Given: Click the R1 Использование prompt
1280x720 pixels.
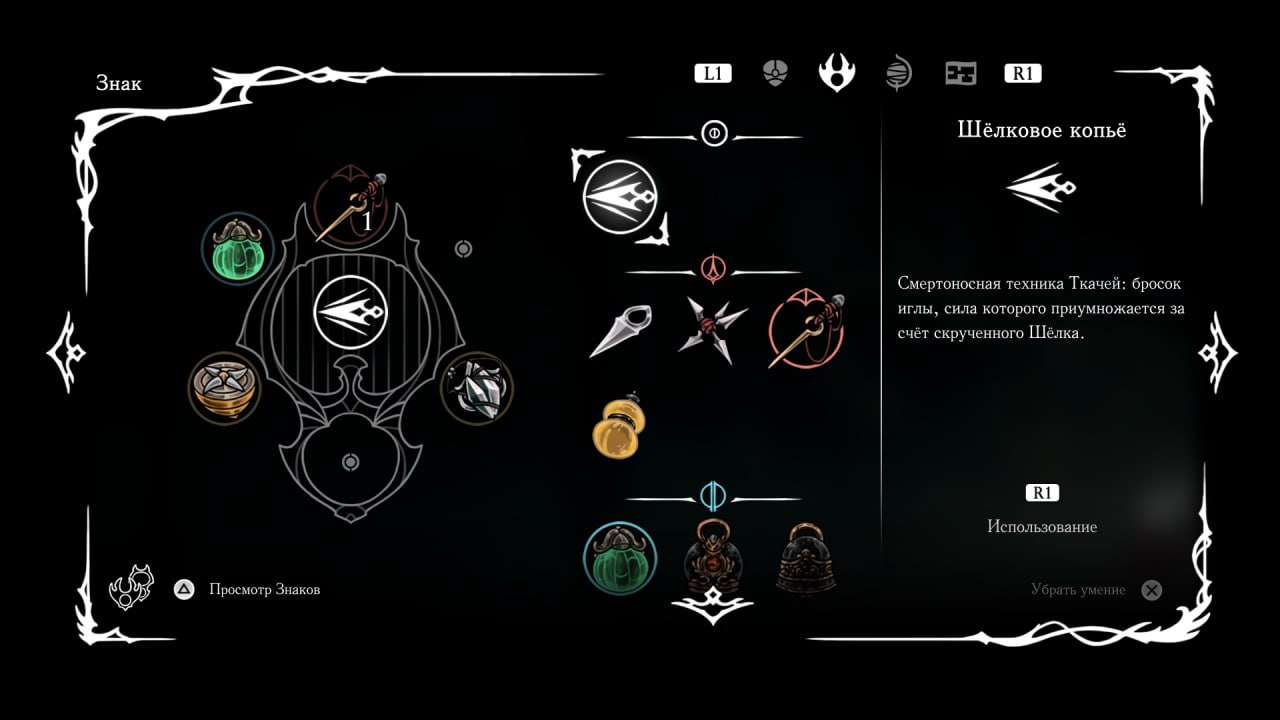Looking at the screenshot, I should click(x=1043, y=492).
